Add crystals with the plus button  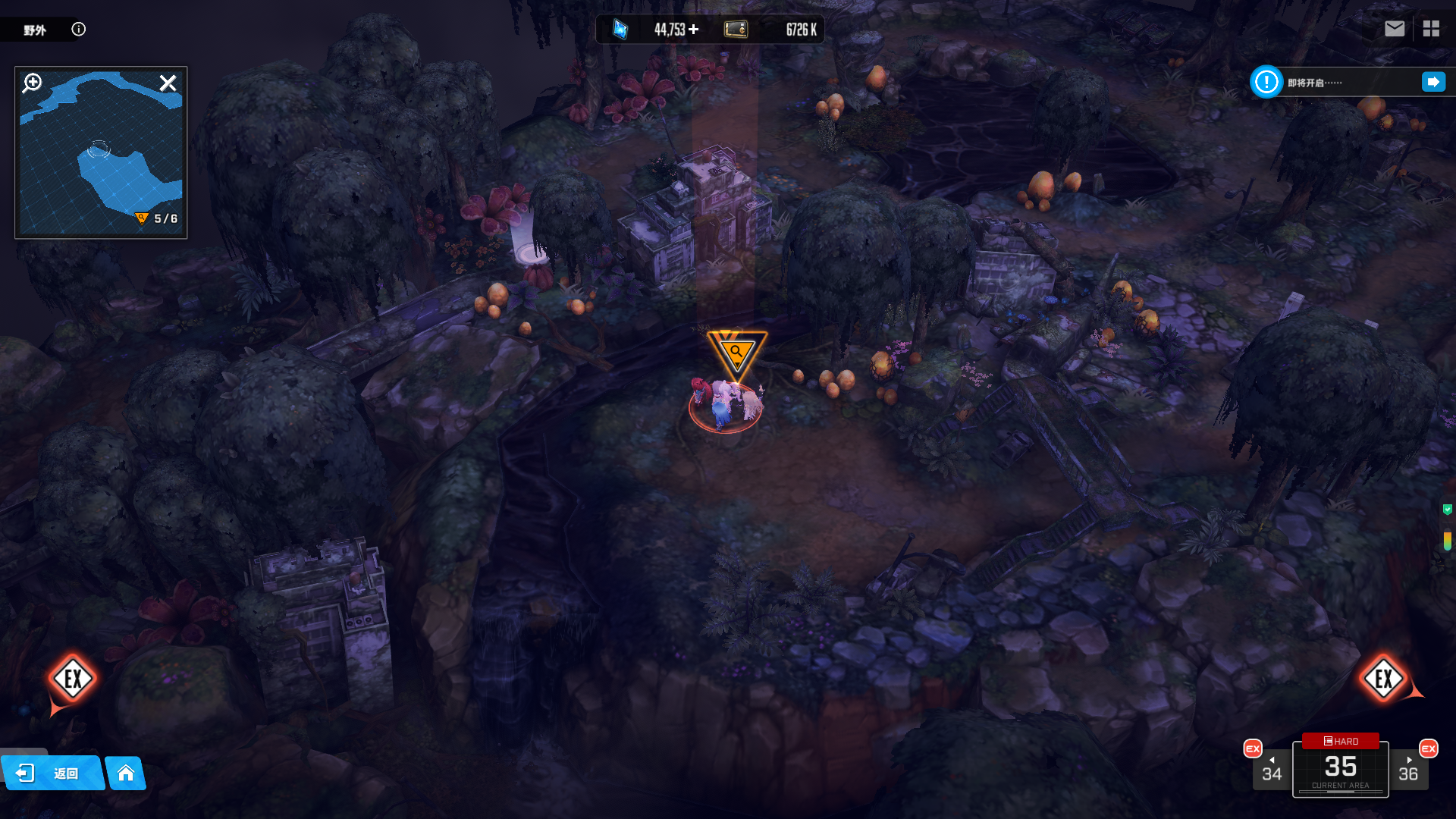(694, 29)
